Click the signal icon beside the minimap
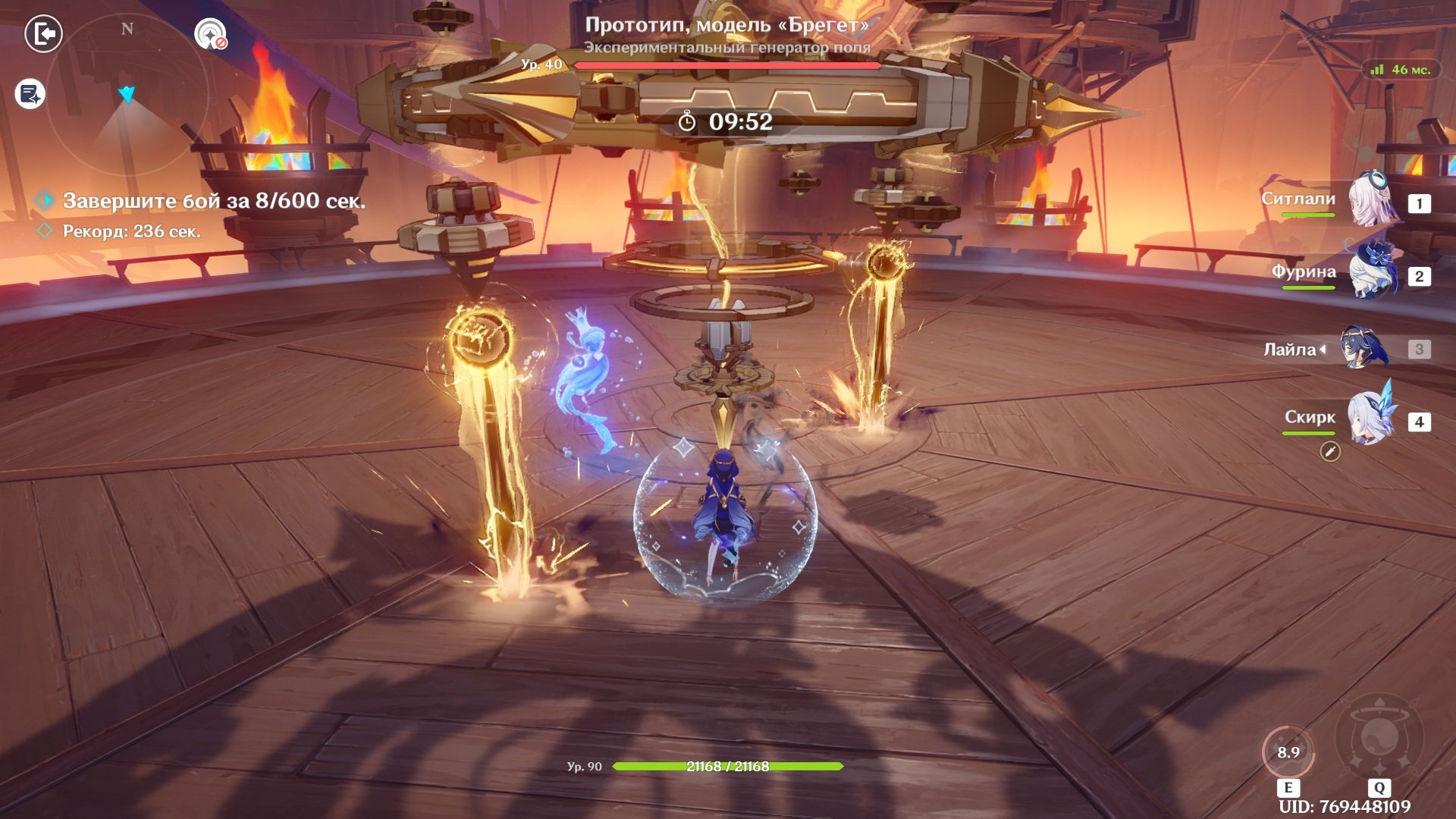 coord(210,34)
